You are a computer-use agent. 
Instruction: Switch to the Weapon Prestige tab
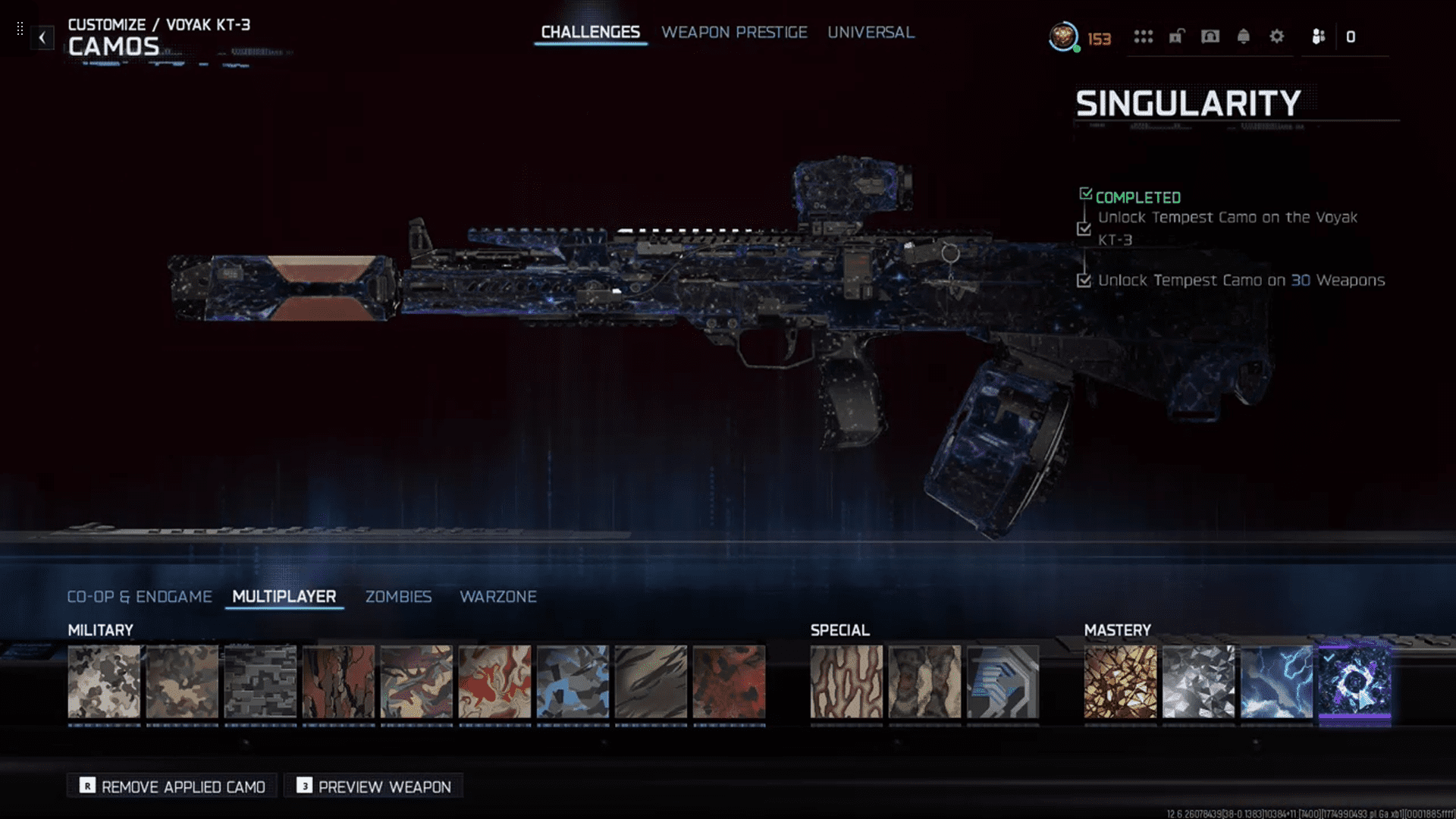click(x=734, y=33)
